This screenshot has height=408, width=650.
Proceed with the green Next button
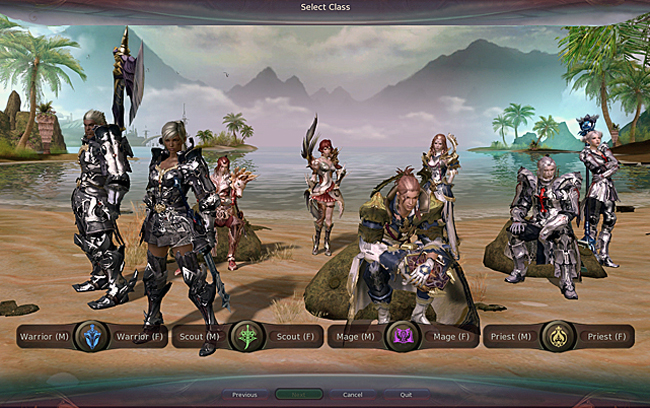pos(299,395)
